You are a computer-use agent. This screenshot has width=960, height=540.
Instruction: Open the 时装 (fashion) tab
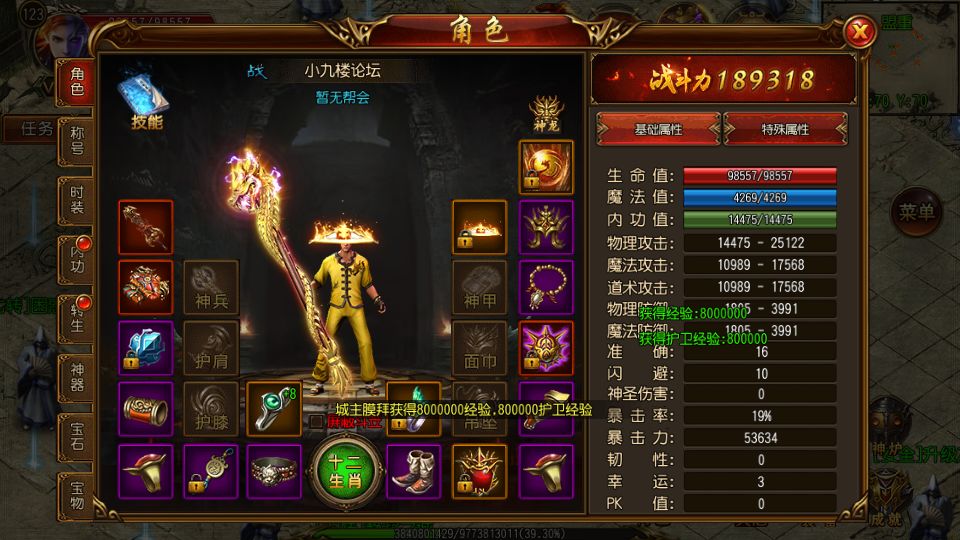click(x=77, y=202)
